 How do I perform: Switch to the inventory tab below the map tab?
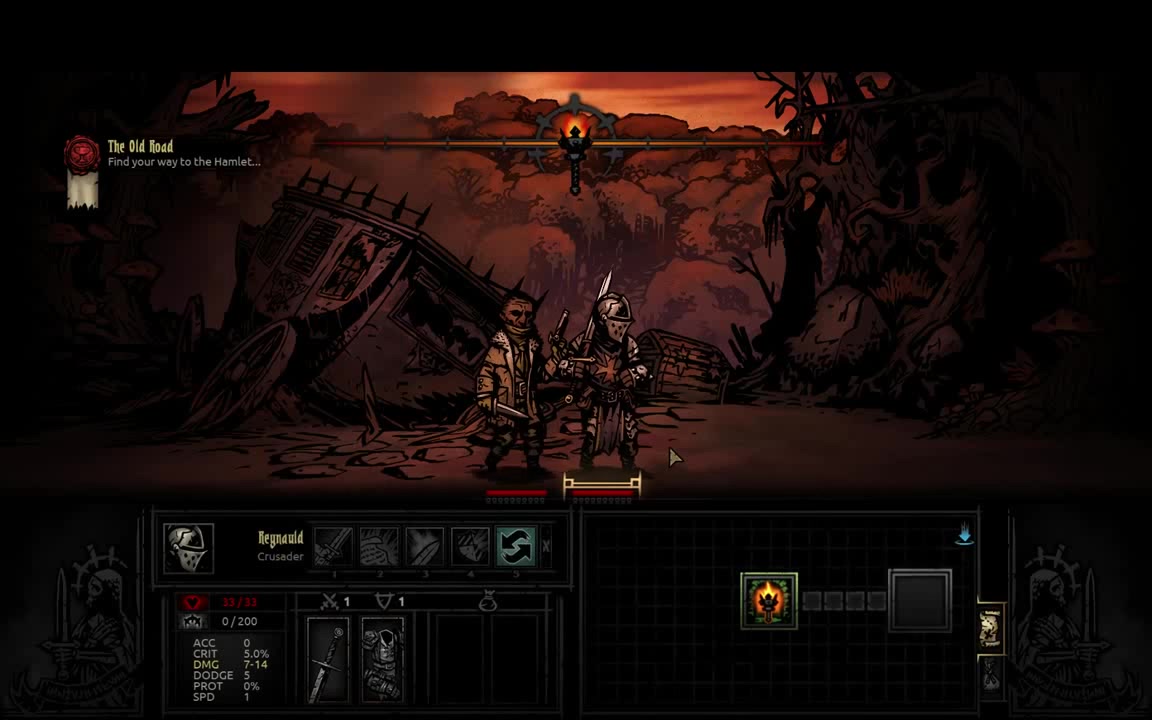pos(990,676)
